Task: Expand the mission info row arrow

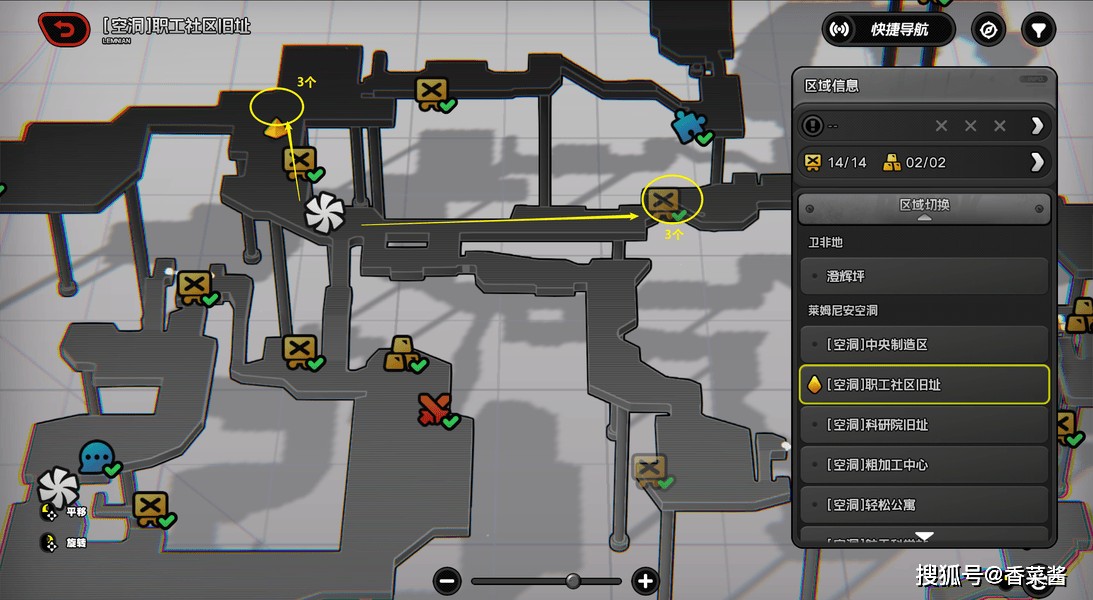Action: [1037, 125]
